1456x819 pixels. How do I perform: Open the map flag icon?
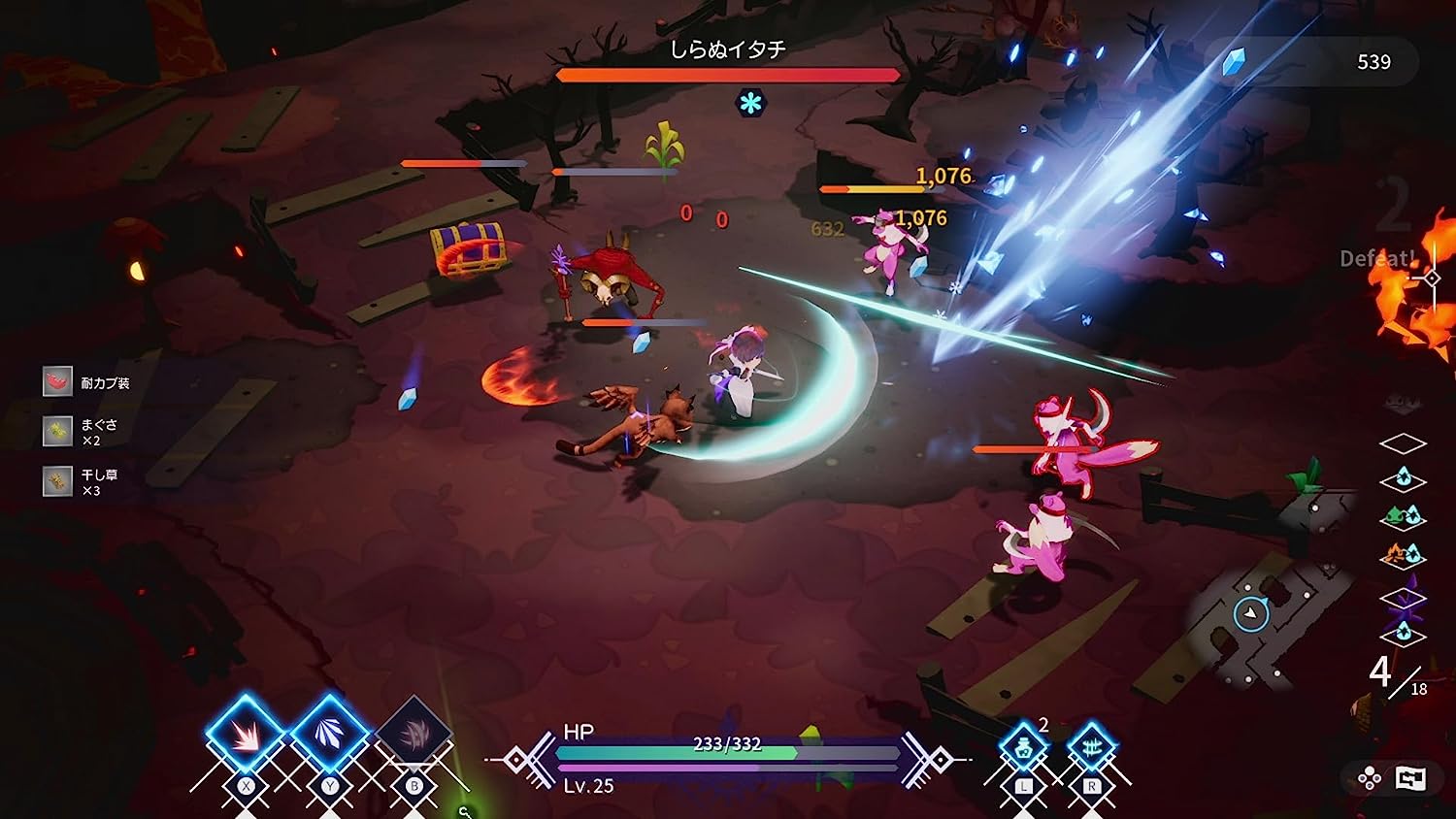pos(1410,777)
